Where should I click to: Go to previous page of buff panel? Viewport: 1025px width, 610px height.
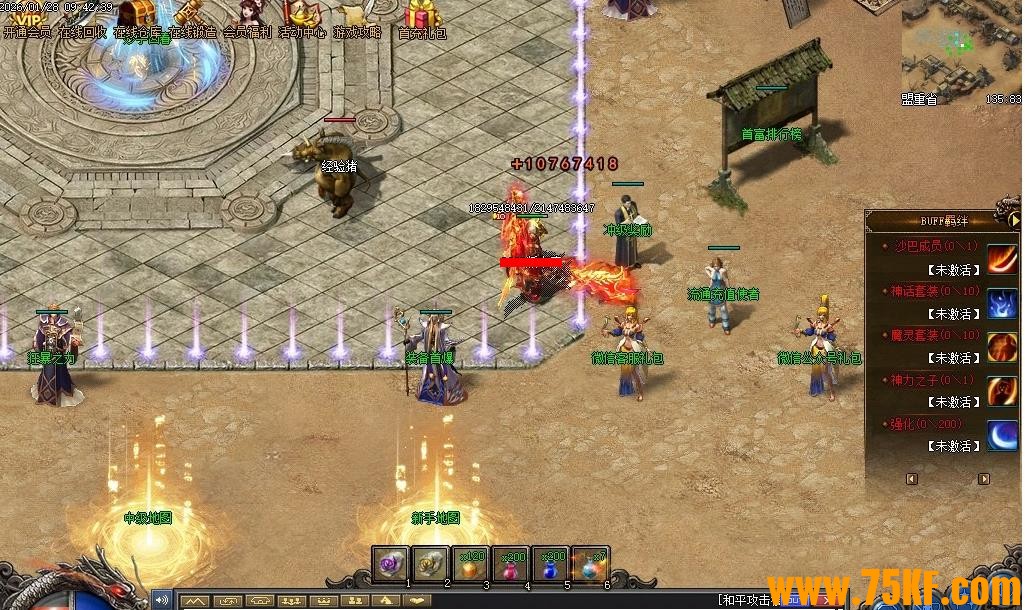911,479
